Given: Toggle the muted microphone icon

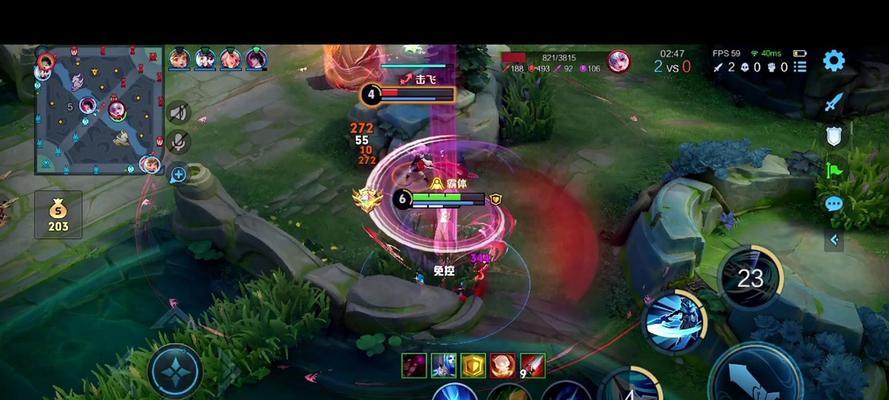Looking at the screenshot, I should (179, 141).
